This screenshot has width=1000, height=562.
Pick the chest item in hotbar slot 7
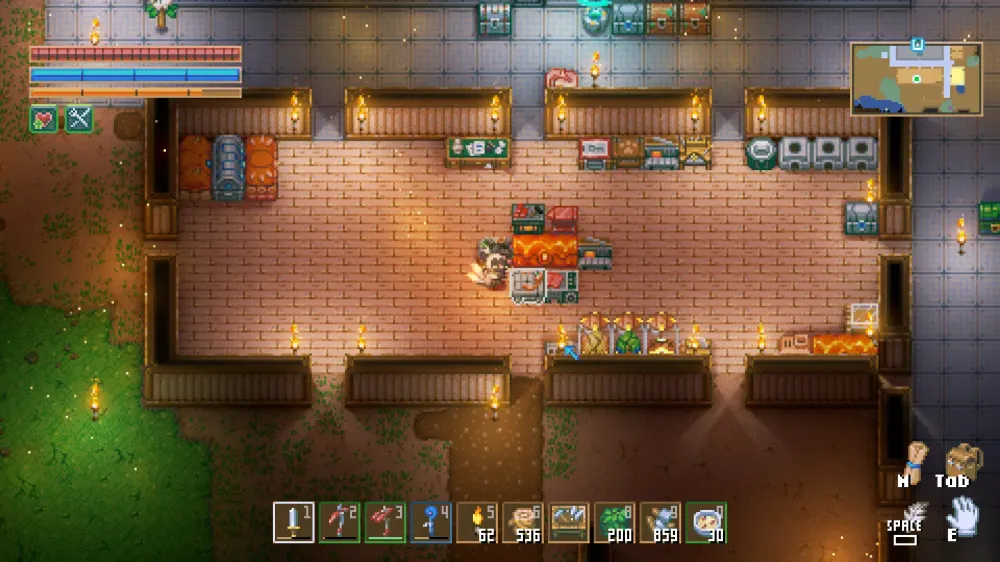(569, 522)
